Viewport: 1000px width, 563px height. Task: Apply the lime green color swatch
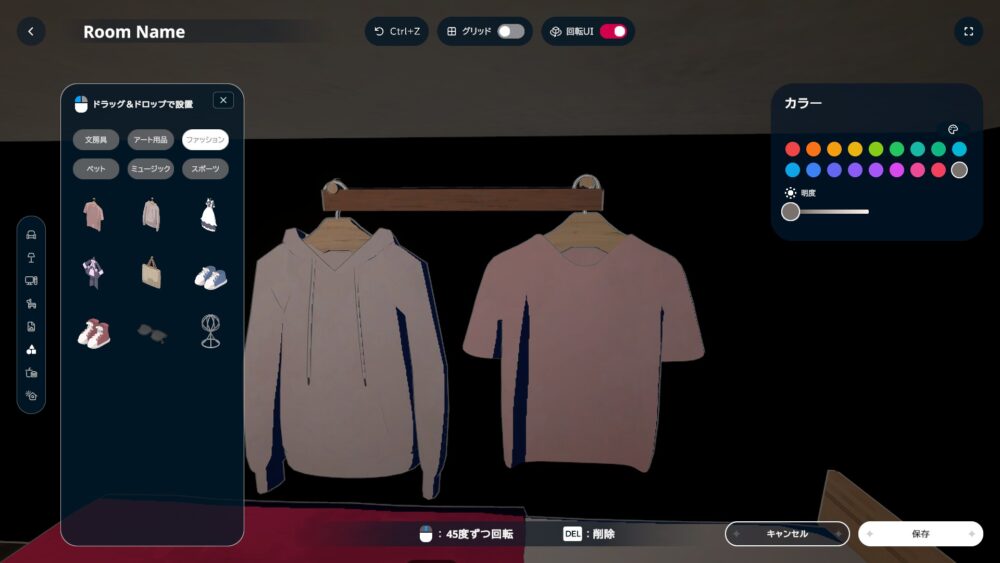(876, 149)
